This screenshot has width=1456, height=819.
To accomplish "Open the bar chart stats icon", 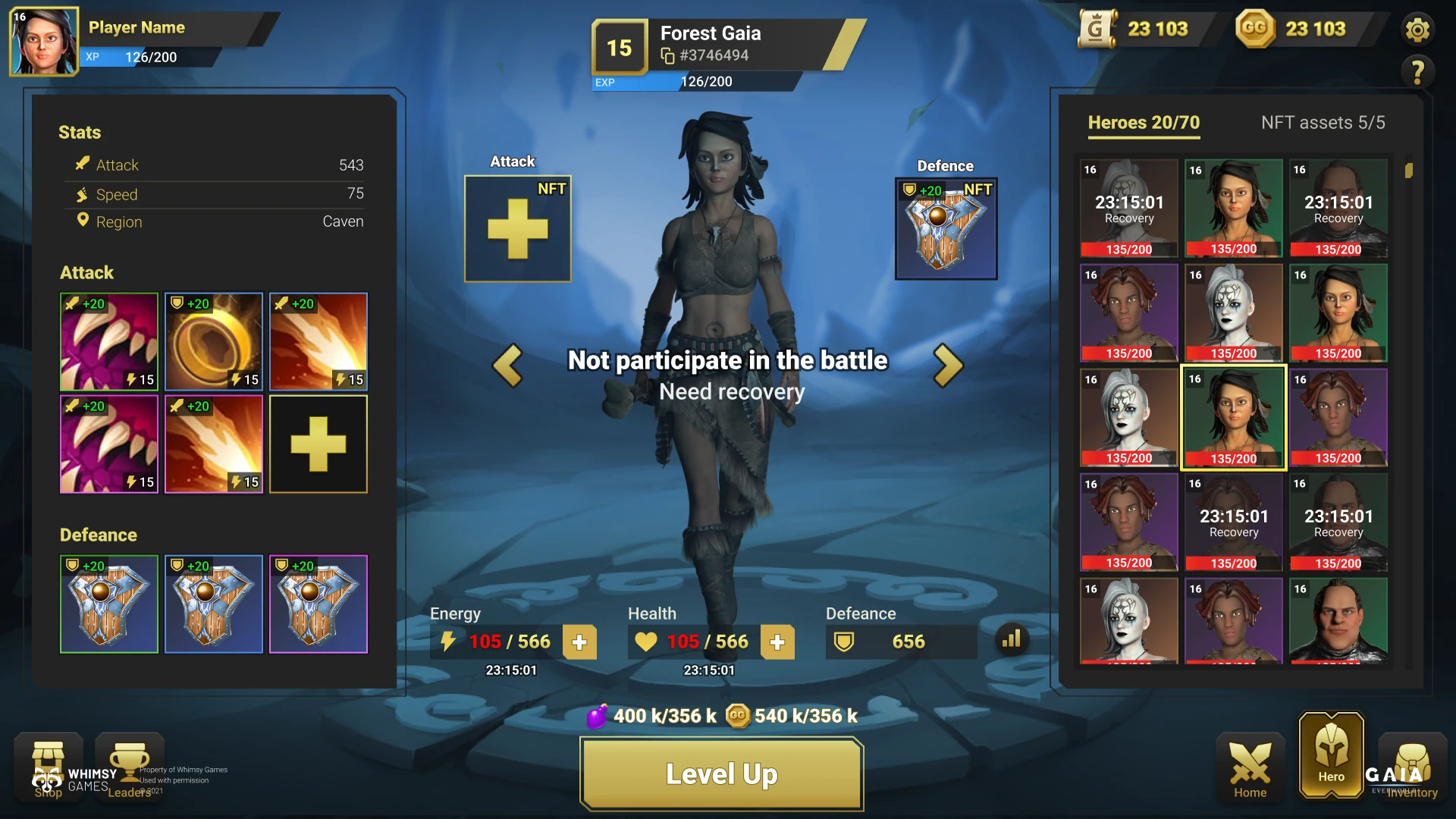I will click(x=1012, y=640).
